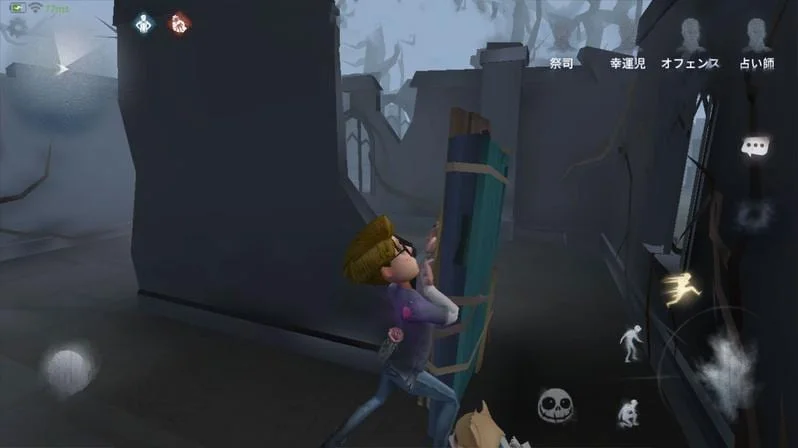Select the 幸運児 teammate status label

click(627, 63)
